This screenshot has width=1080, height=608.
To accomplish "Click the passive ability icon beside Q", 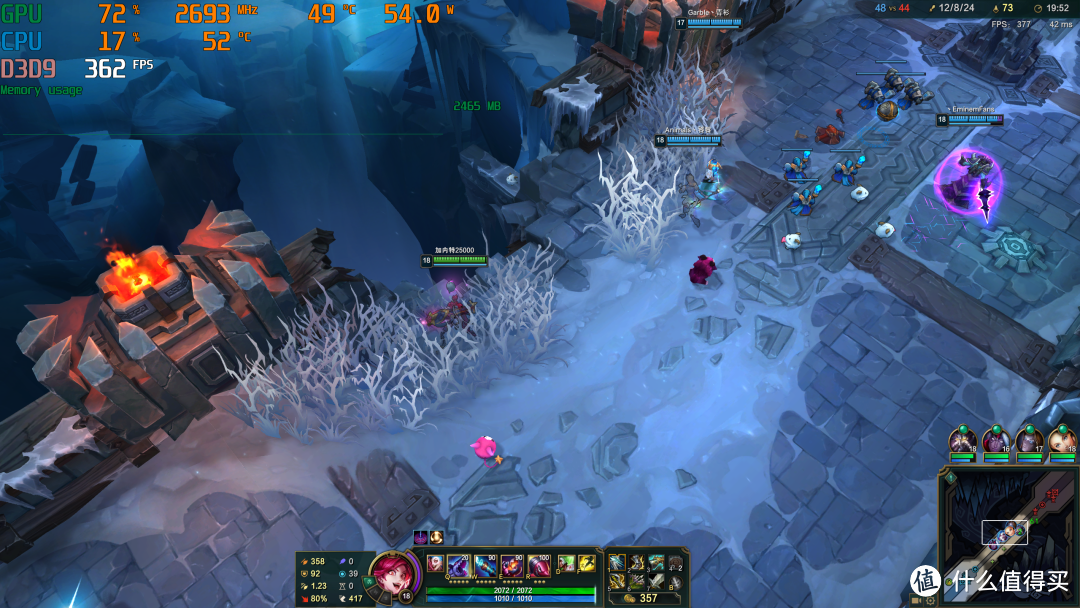I will (x=435, y=563).
